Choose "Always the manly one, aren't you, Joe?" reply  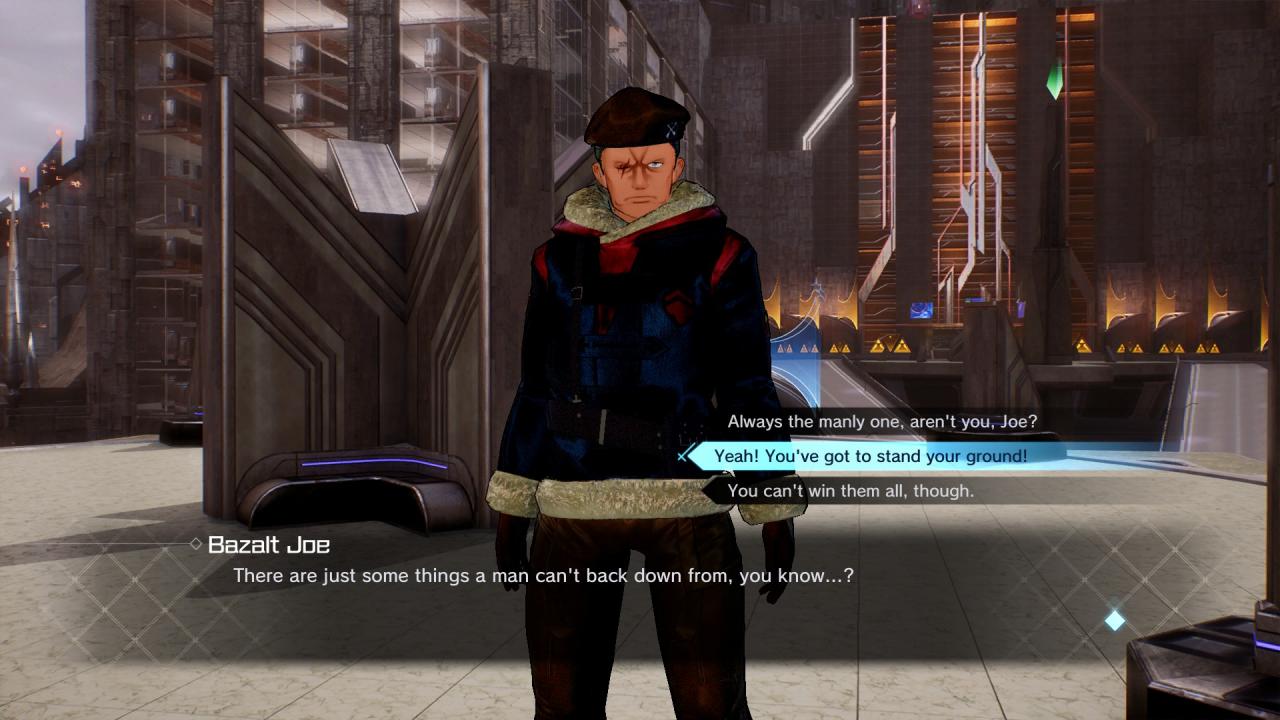click(x=882, y=422)
